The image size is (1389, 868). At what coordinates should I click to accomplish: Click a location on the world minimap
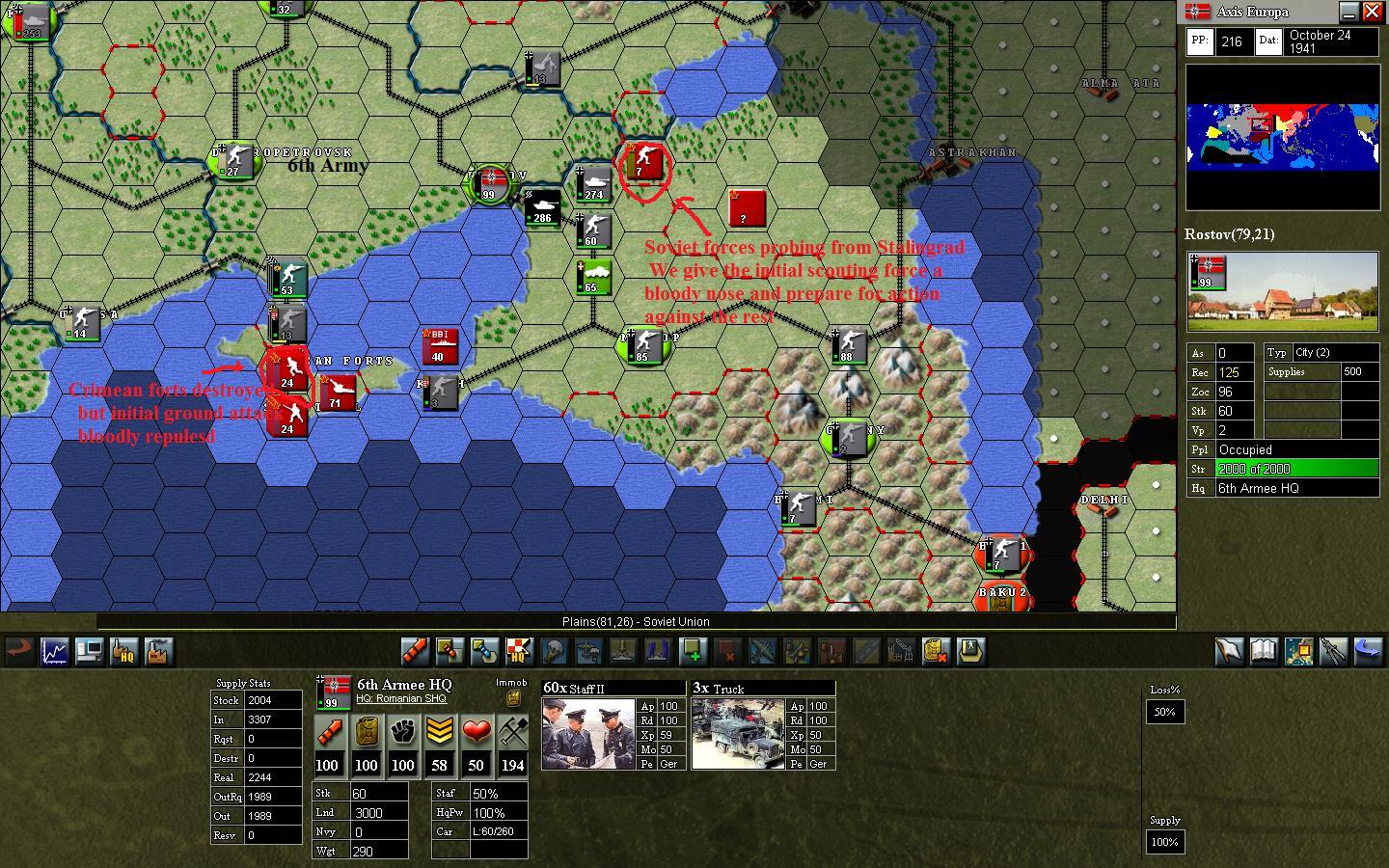[1283, 140]
